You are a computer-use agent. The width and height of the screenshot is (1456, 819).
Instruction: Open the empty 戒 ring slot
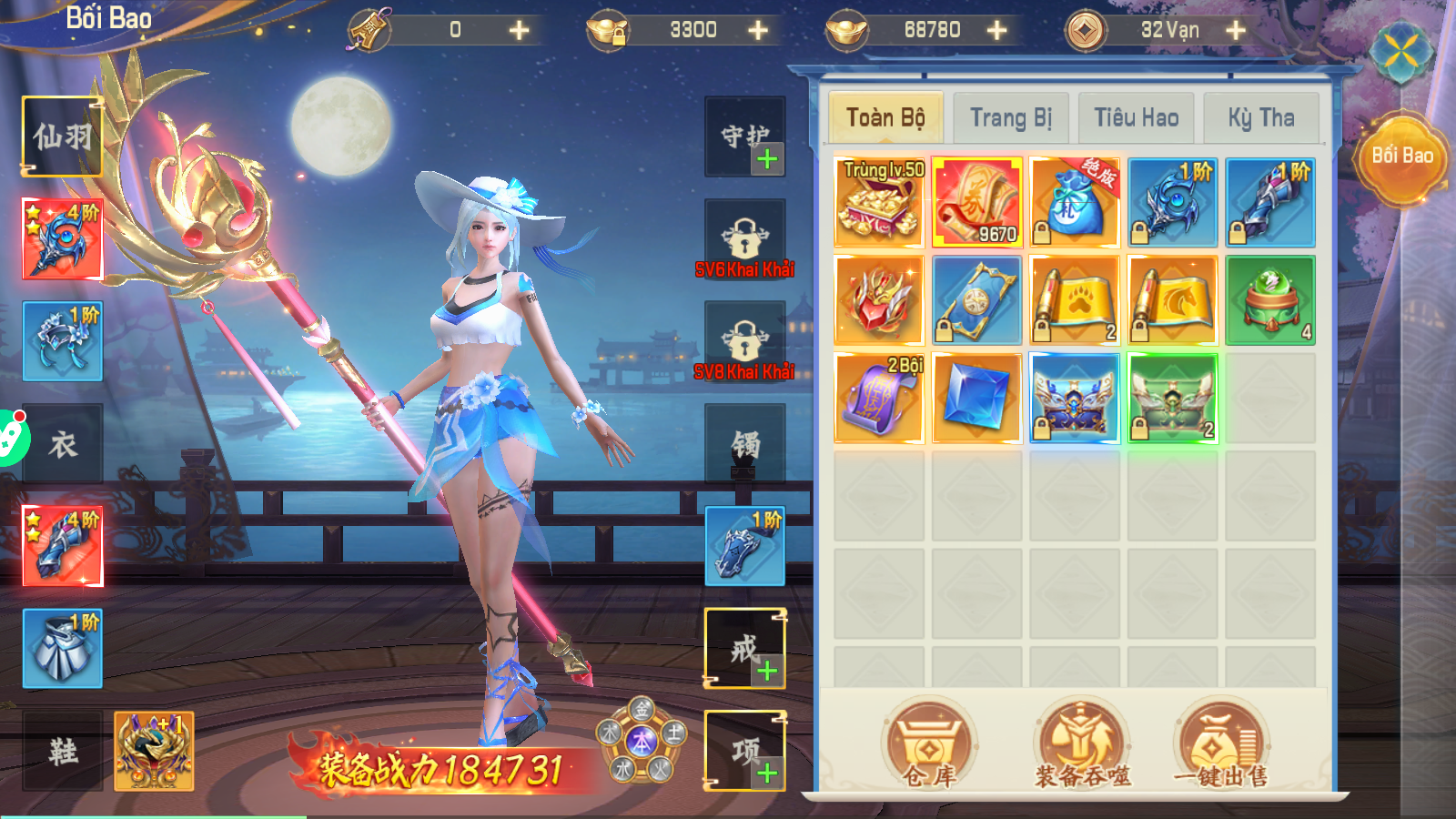tap(745, 648)
